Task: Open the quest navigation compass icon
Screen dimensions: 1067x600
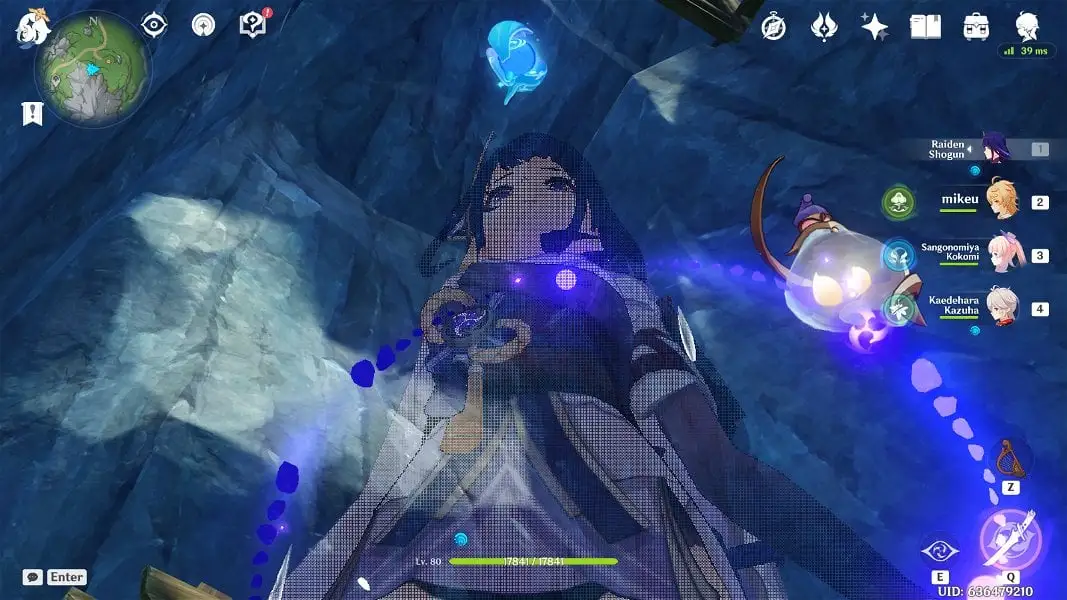Action: (x=203, y=25)
